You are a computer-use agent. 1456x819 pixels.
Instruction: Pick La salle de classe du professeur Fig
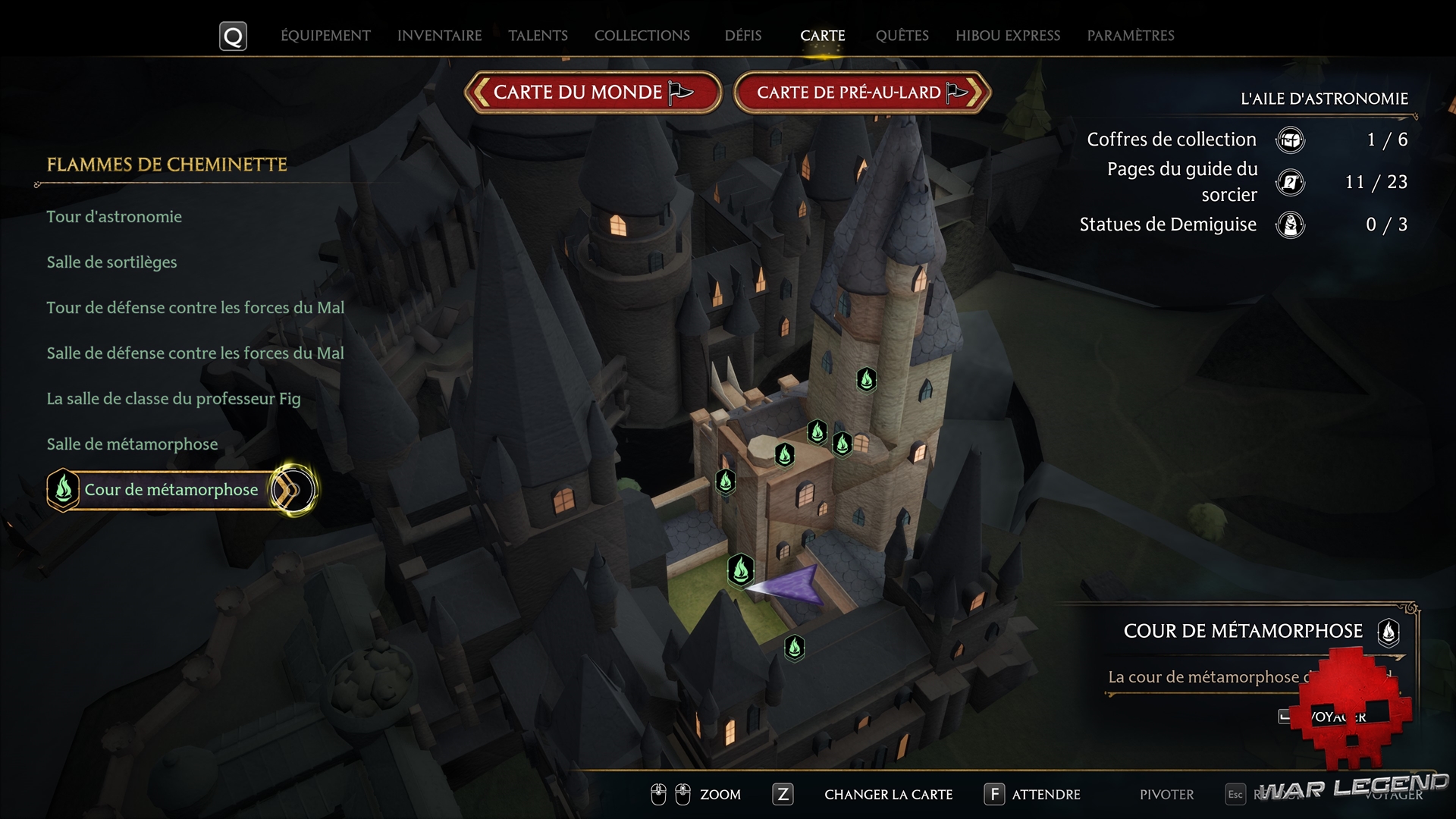tap(174, 399)
